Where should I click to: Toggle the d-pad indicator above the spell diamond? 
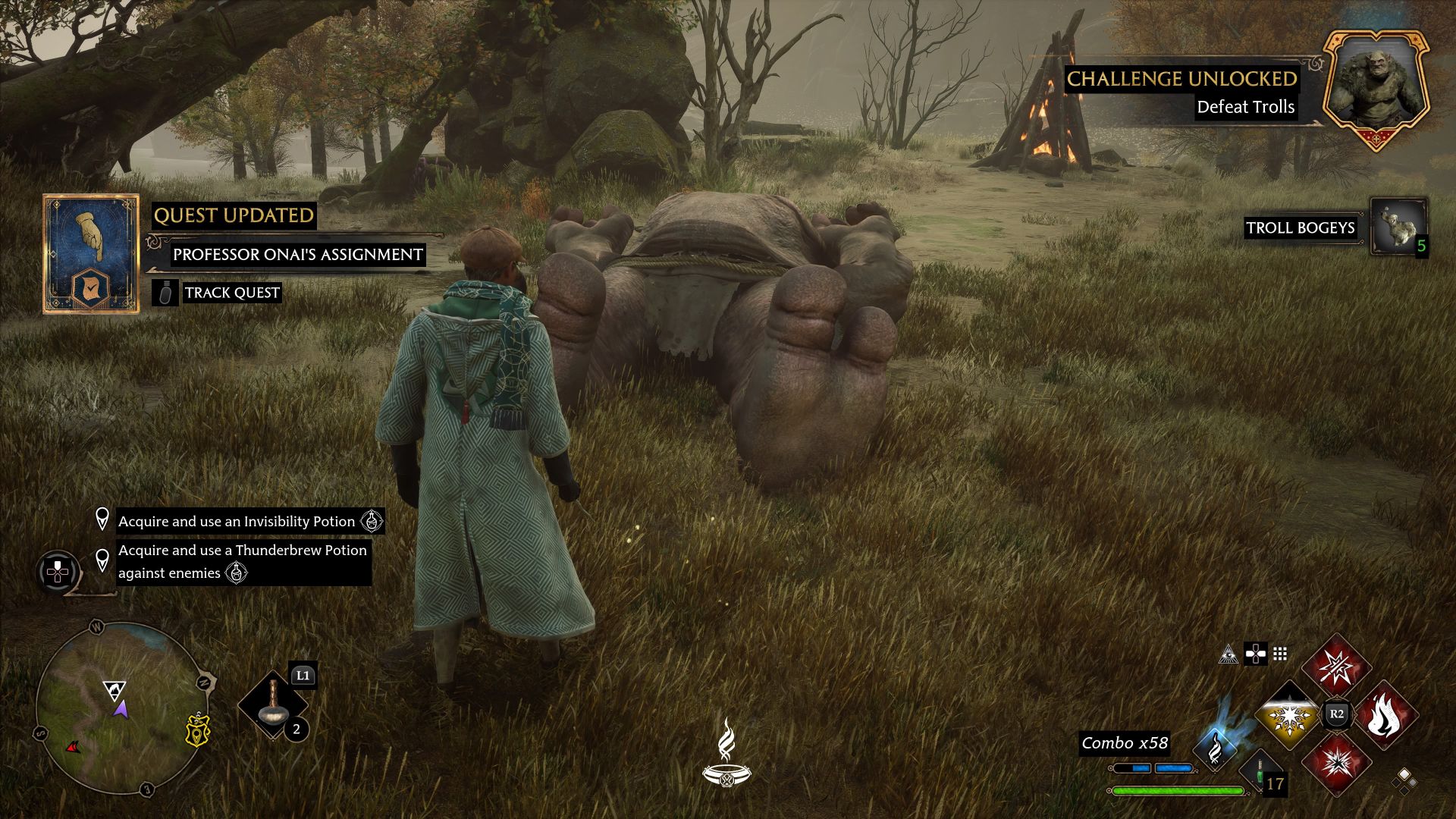click(1256, 655)
